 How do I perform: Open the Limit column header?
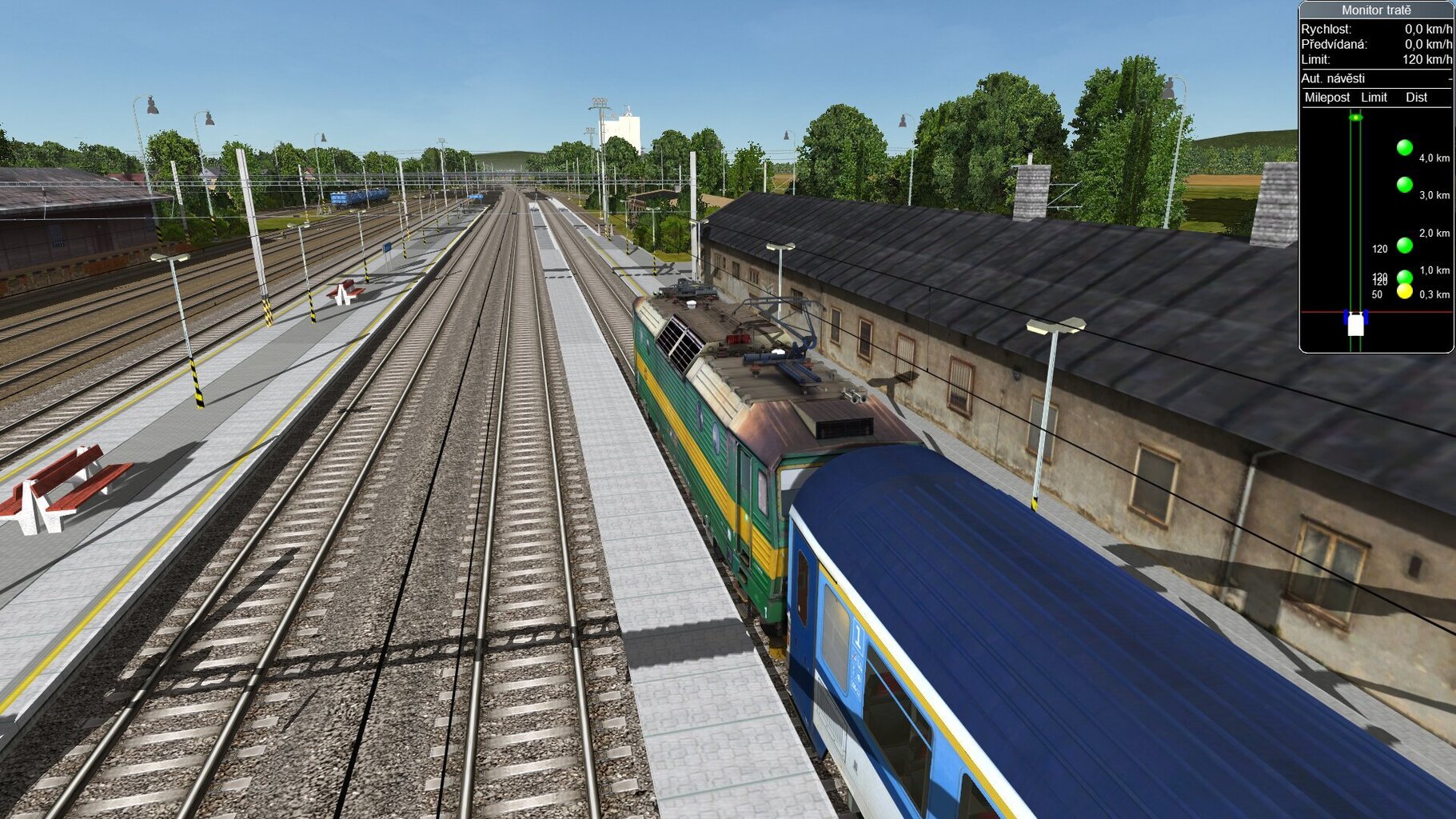coord(1374,97)
